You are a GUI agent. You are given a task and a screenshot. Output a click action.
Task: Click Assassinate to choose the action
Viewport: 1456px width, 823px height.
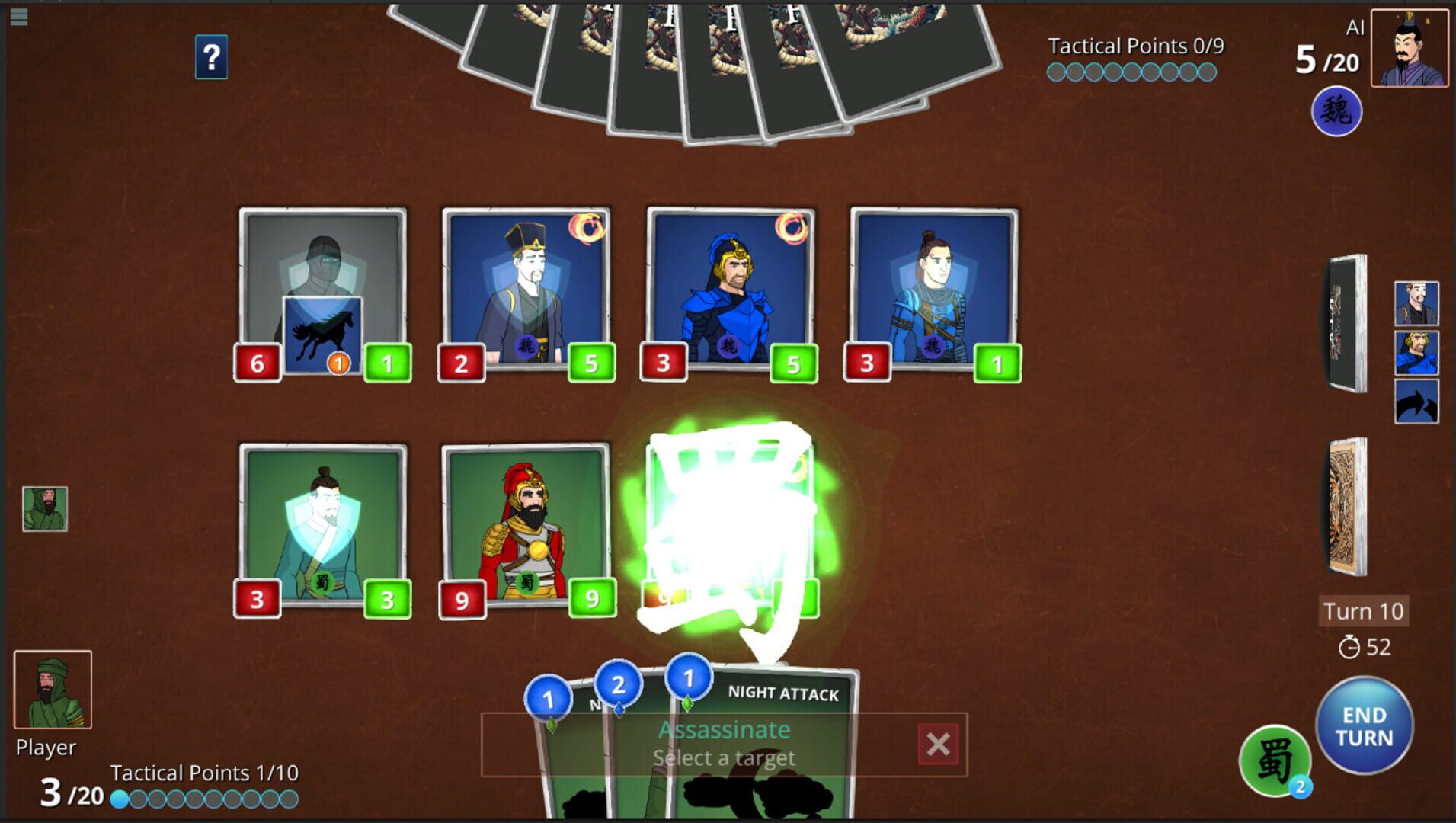click(724, 729)
